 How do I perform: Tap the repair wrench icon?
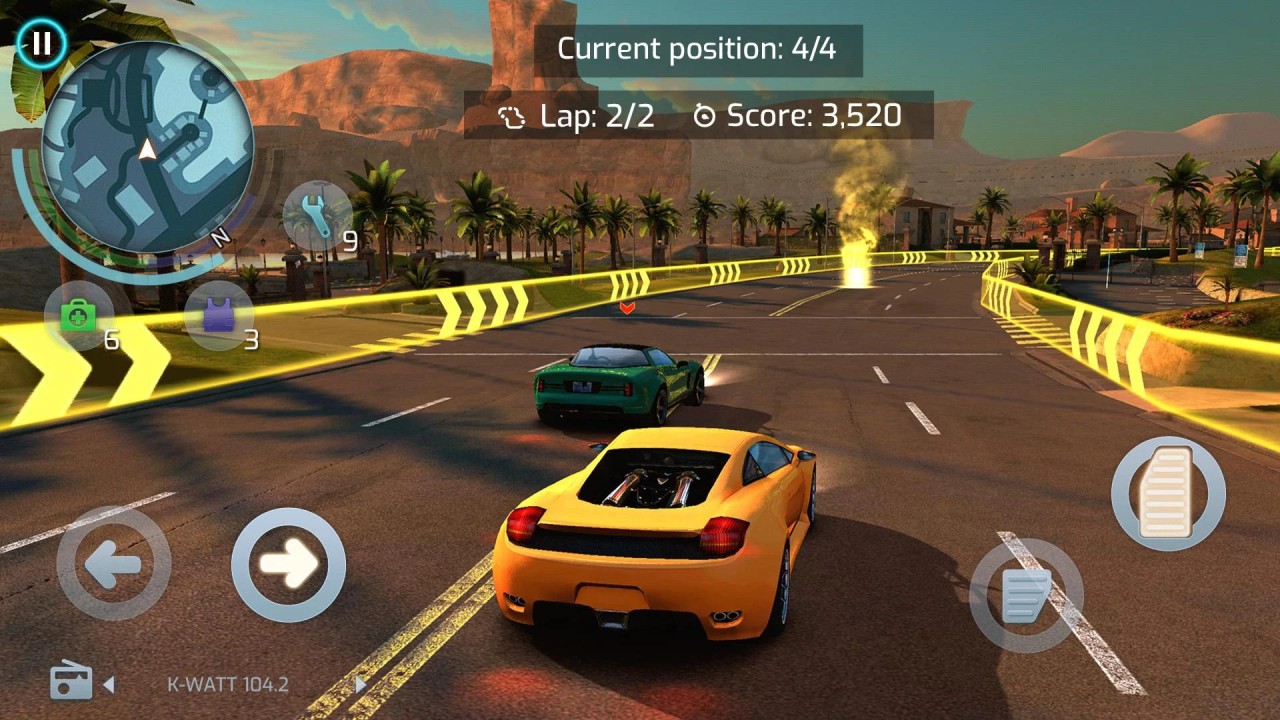(318, 215)
